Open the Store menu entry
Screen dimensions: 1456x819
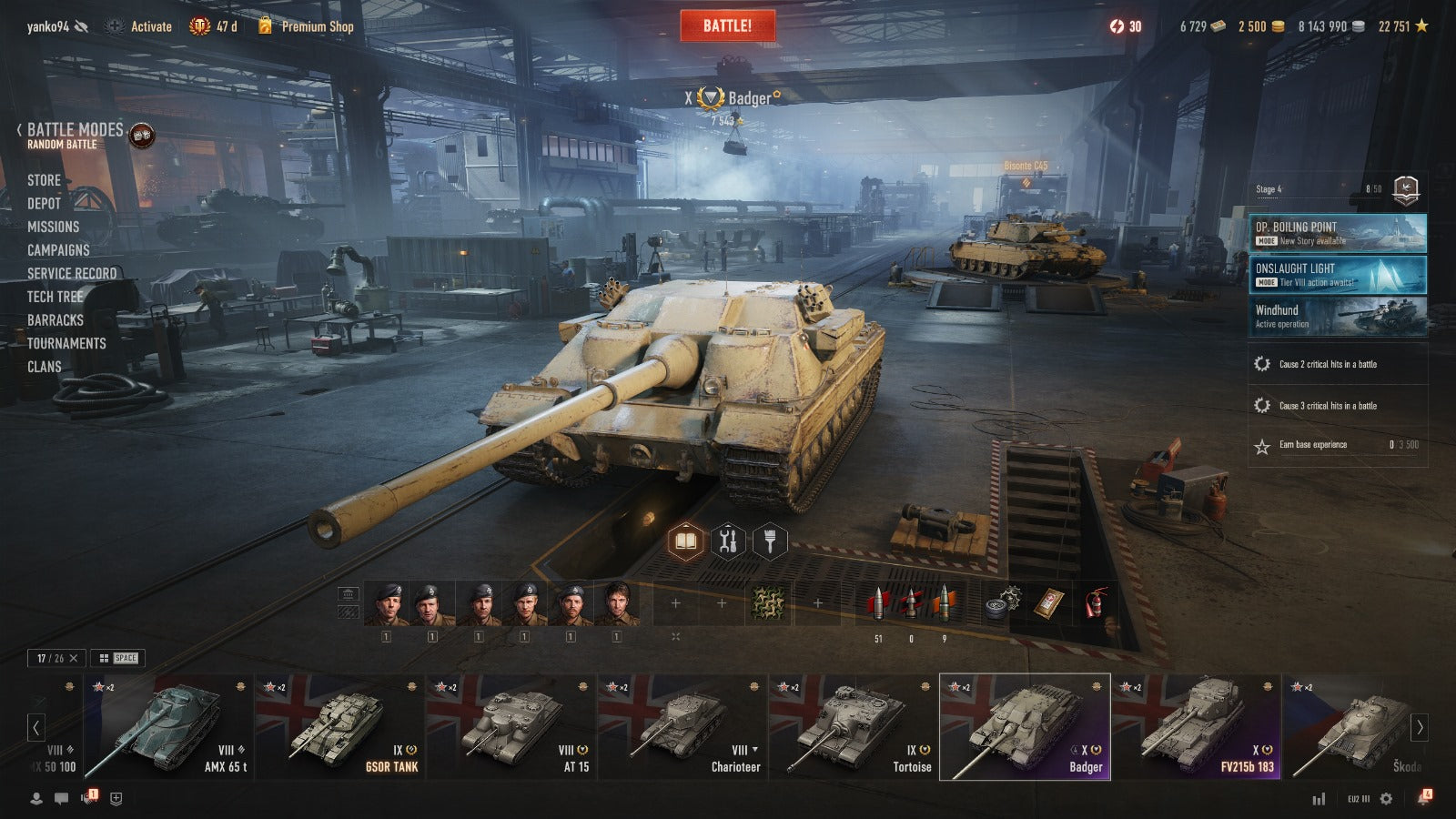pyautogui.click(x=44, y=180)
